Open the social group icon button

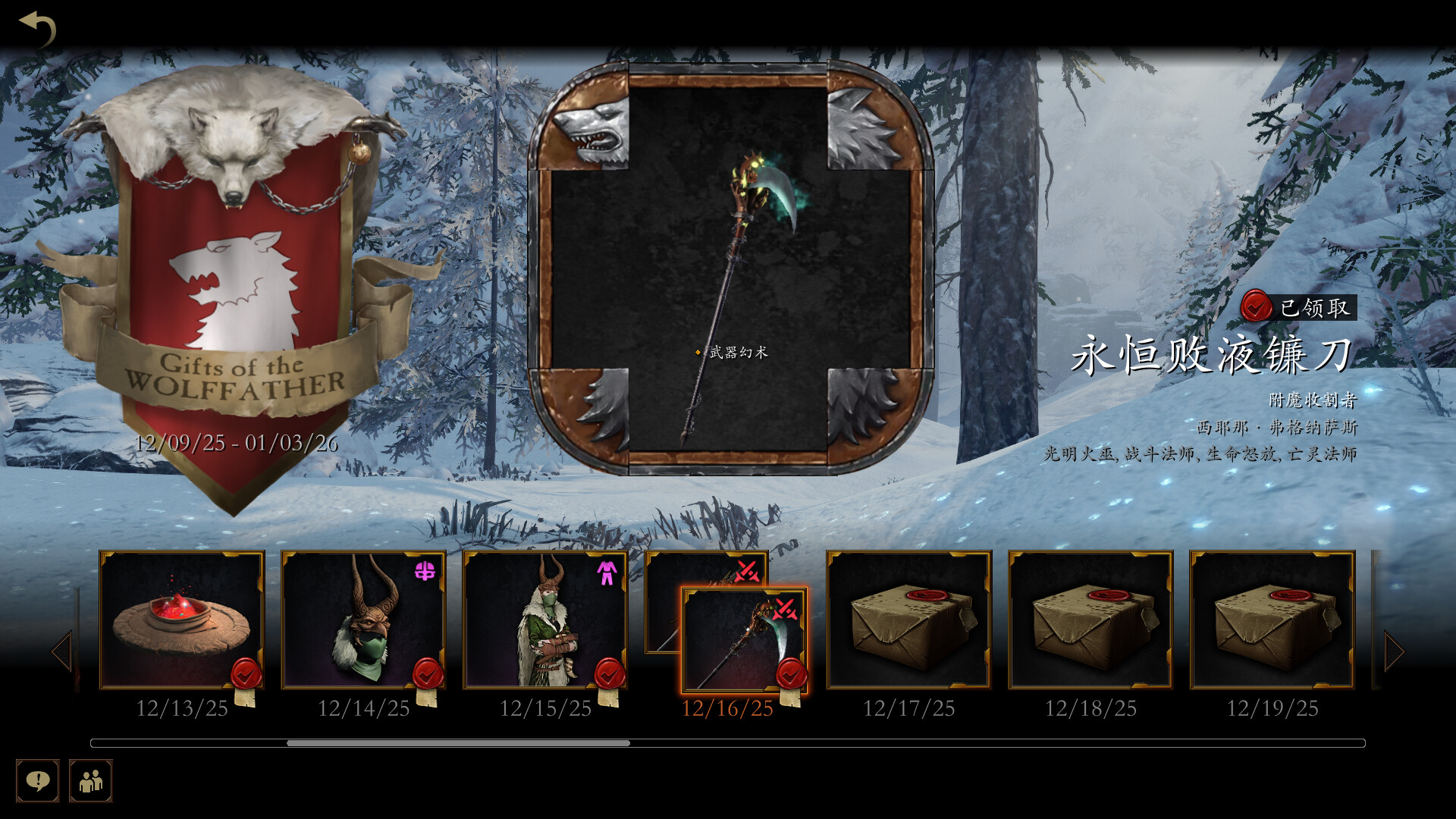point(91,780)
